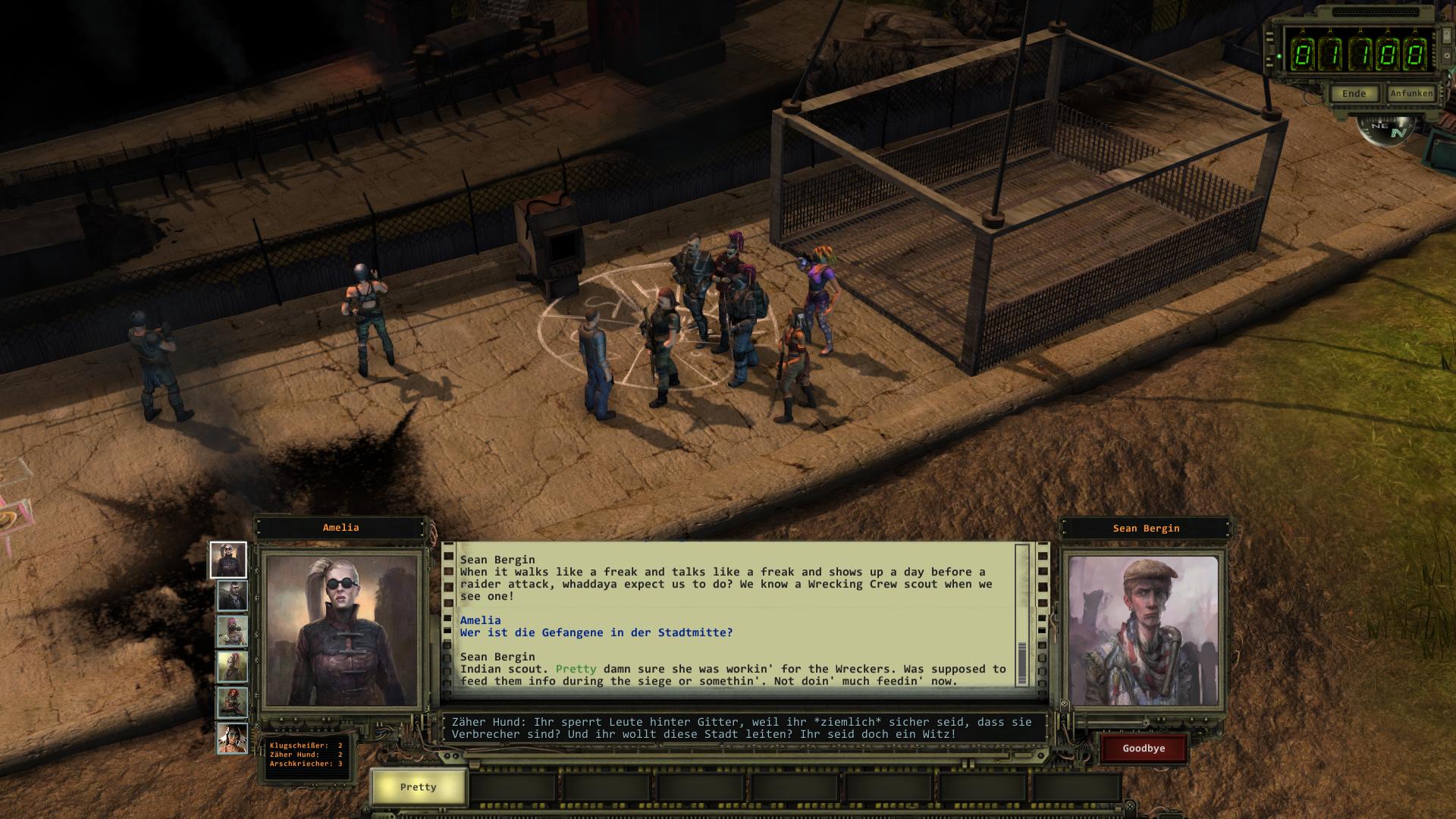
Task: Click the green Pretty keyword in dialogue
Action: [x=576, y=669]
